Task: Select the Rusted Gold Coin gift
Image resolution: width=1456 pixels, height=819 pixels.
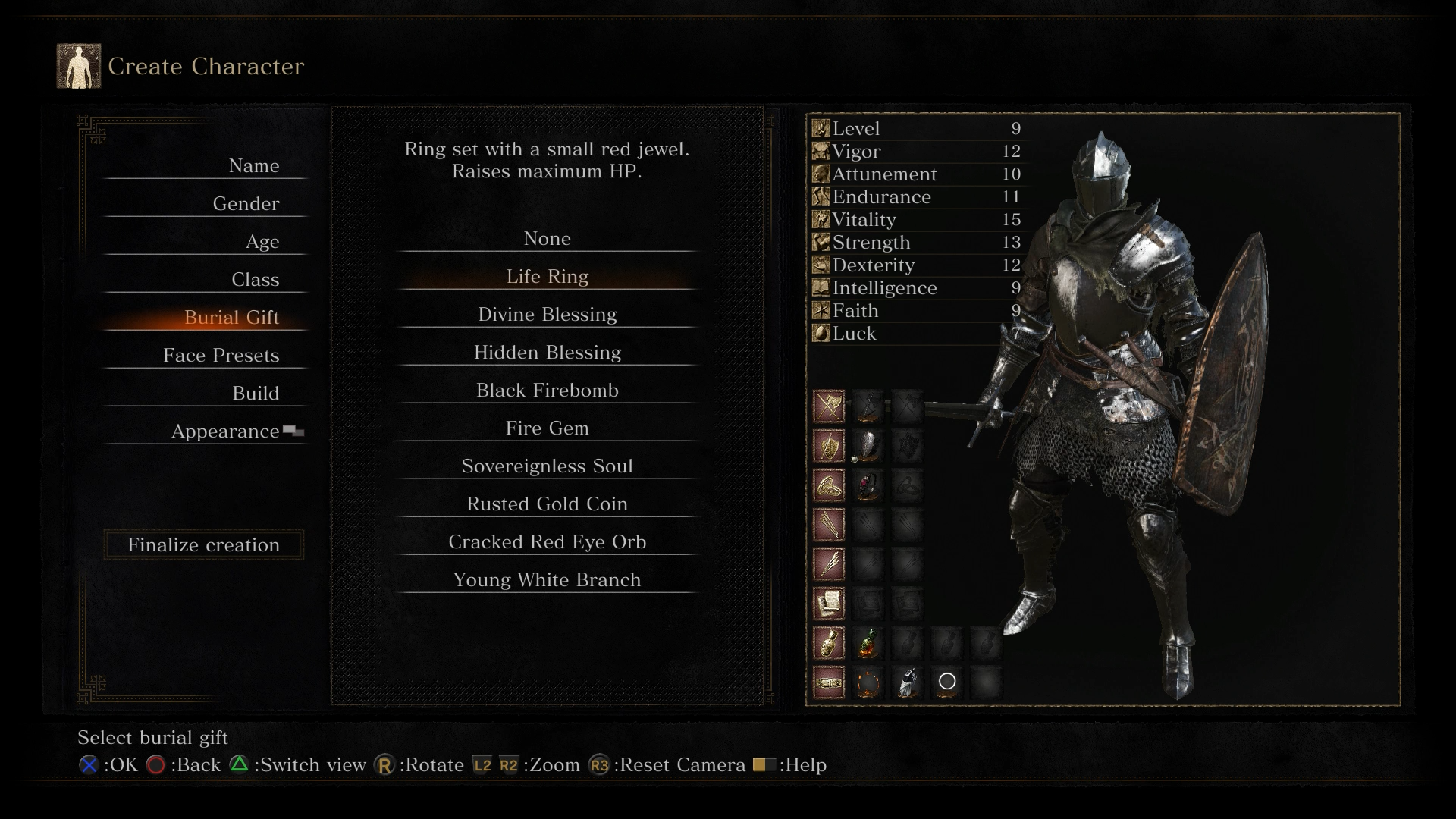Action: coord(547,504)
